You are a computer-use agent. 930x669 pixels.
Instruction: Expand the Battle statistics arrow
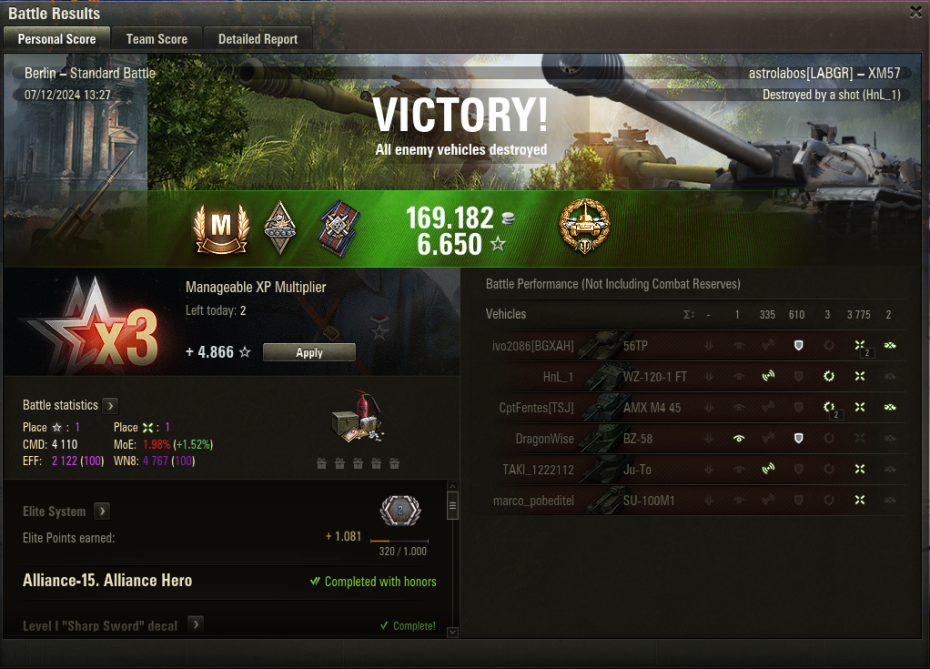click(110, 405)
